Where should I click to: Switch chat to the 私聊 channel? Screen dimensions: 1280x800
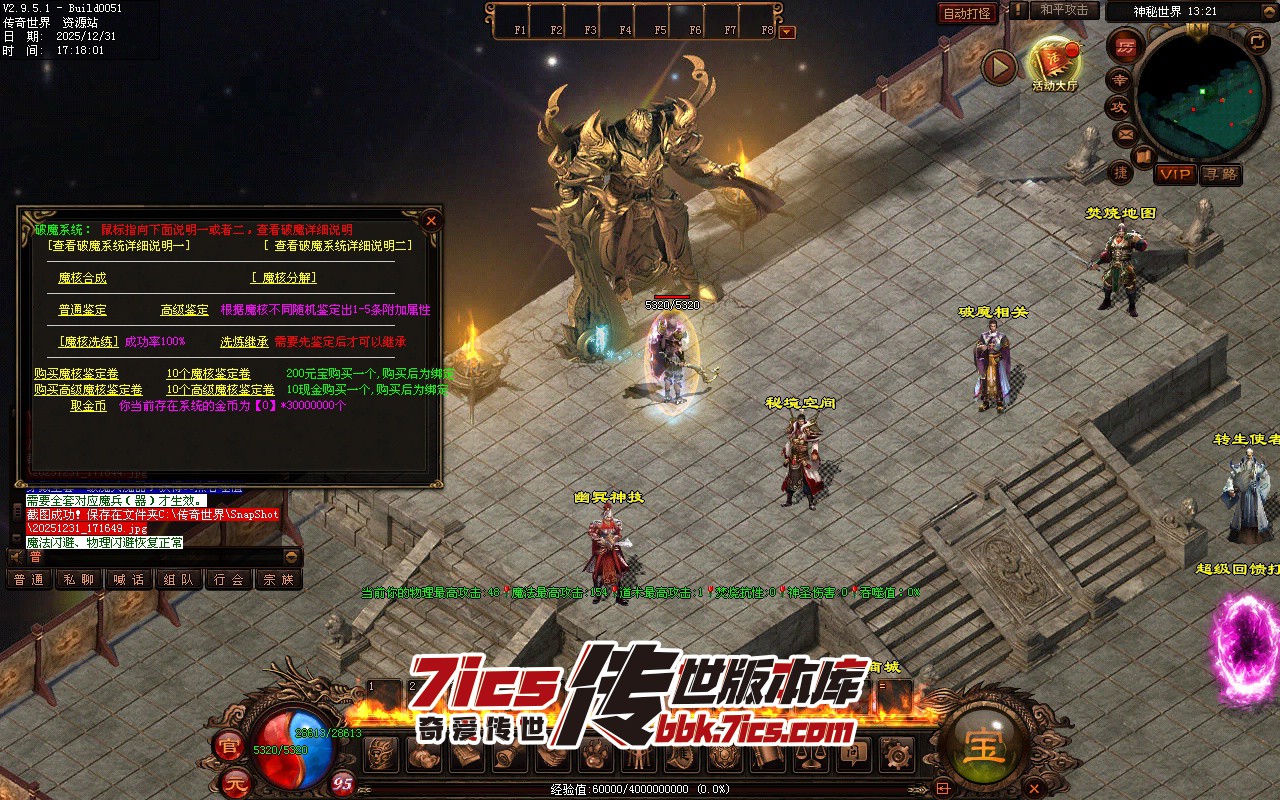(79, 579)
